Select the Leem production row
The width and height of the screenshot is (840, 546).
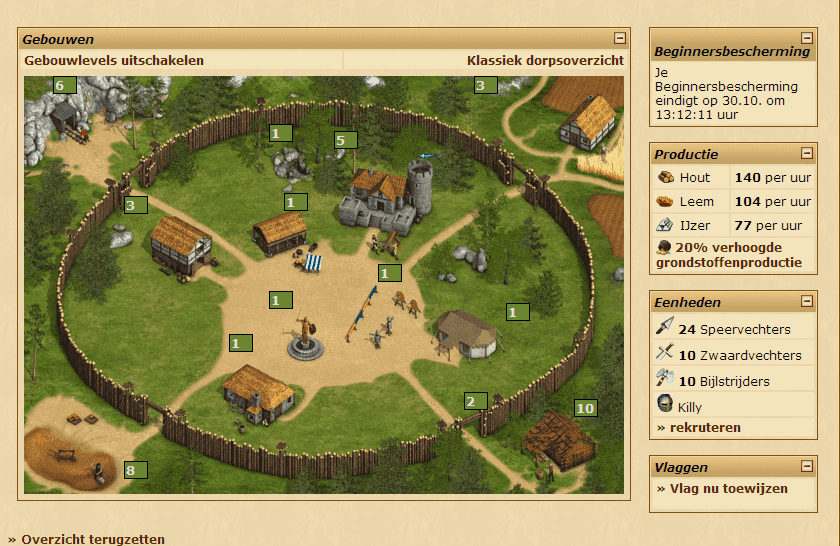pos(694,202)
